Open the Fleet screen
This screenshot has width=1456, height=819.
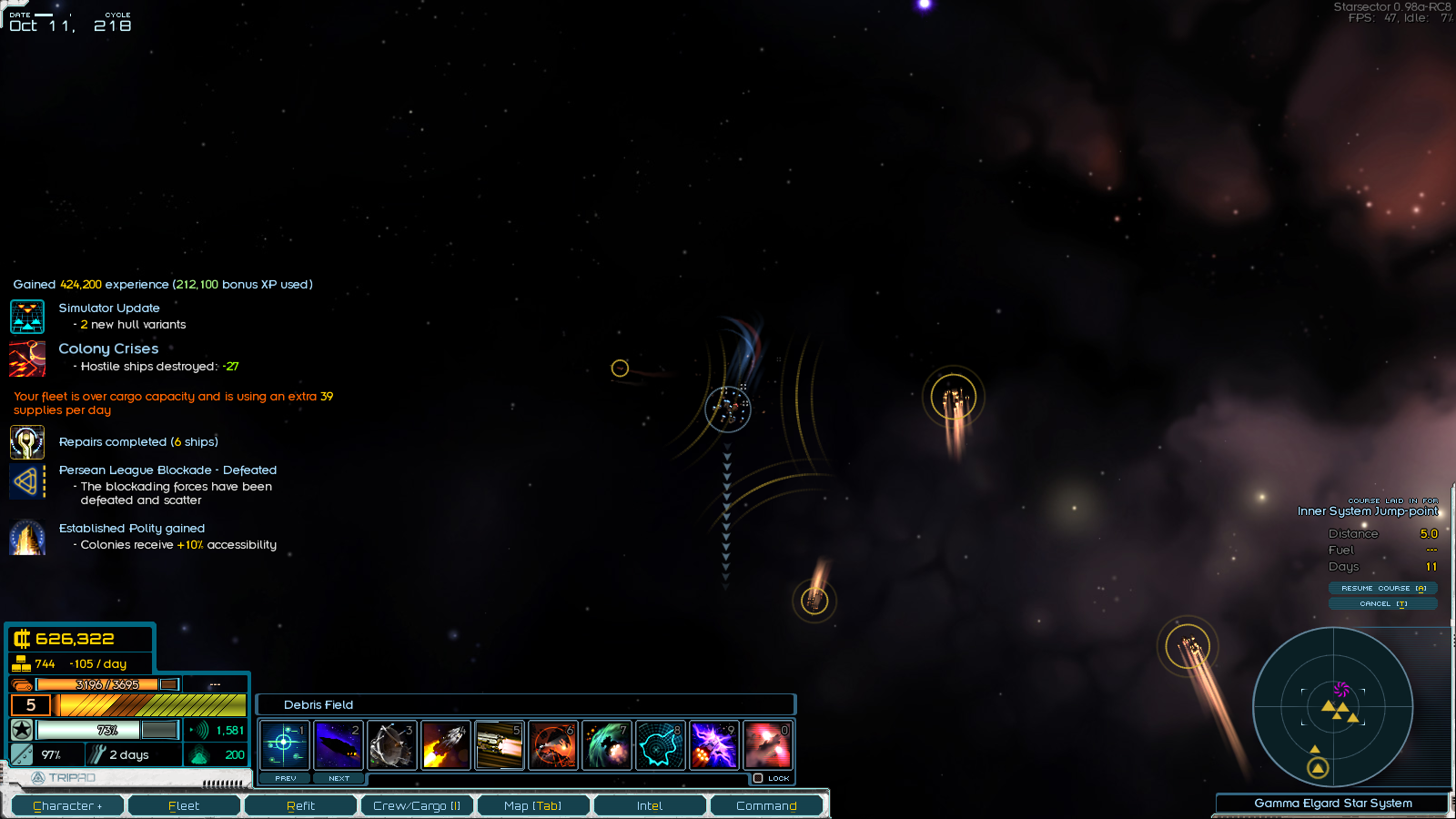click(184, 805)
